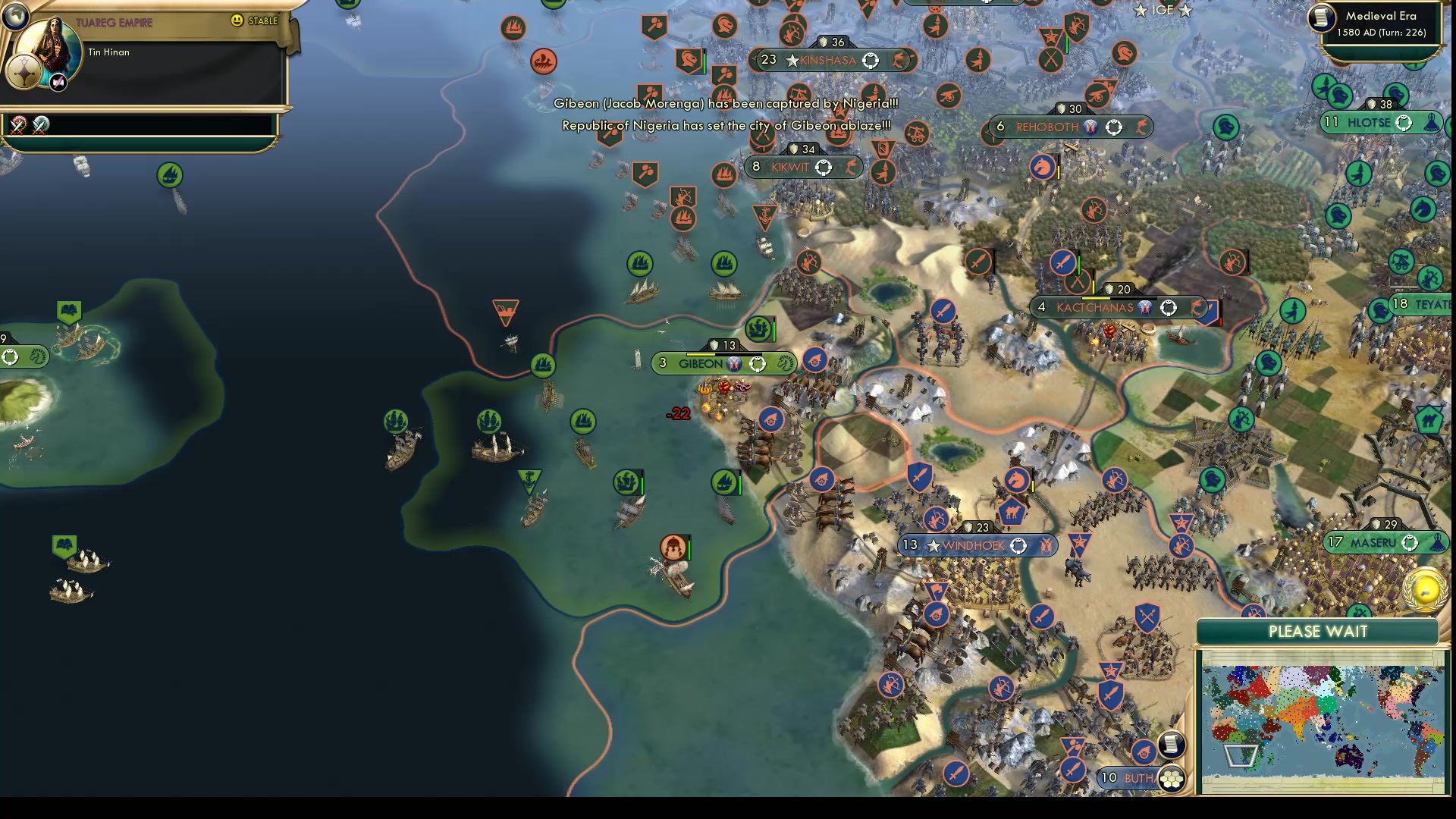Click the golden medallion notification above the minimap

[1425, 590]
